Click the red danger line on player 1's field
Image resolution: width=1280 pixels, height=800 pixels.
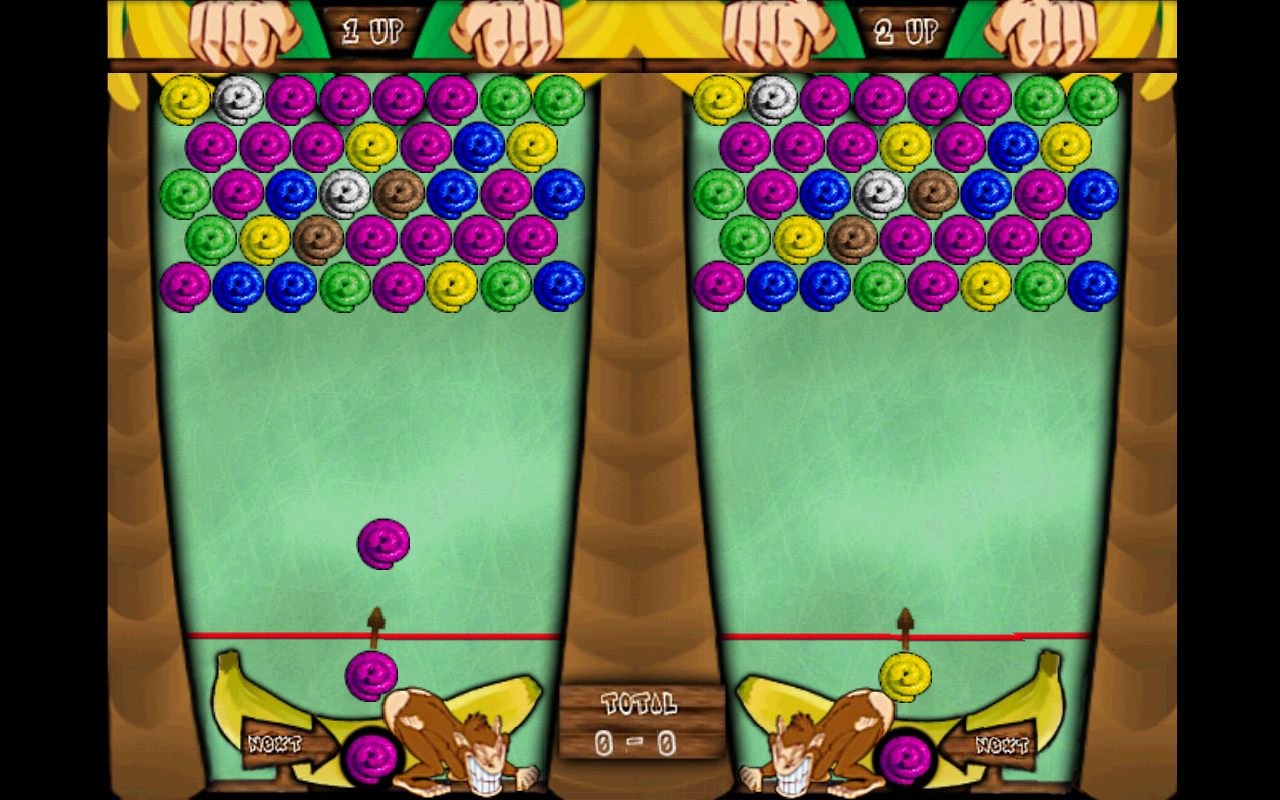click(280, 633)
